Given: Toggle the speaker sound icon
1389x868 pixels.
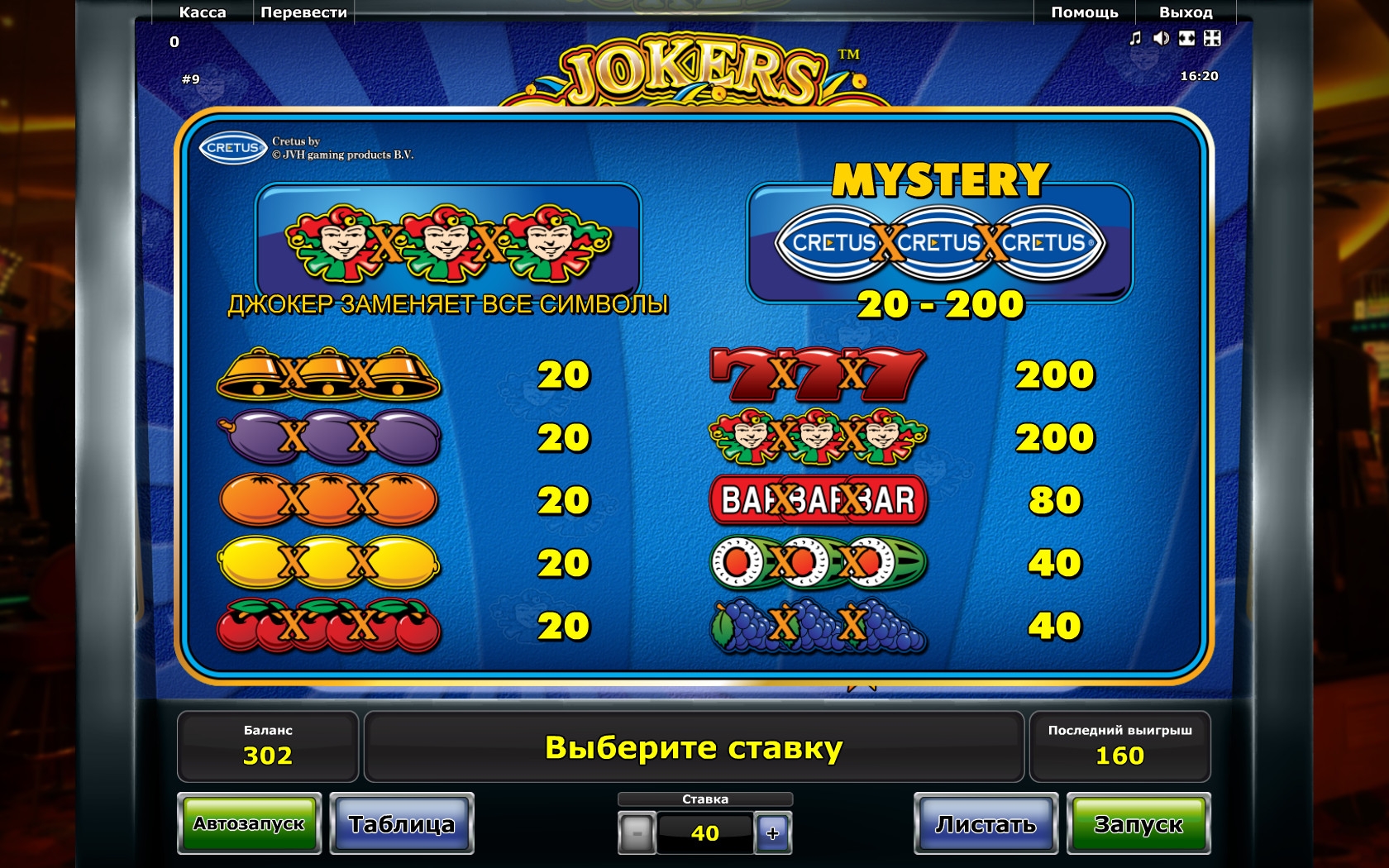Looking at the screenshot, I should 1161,38.
